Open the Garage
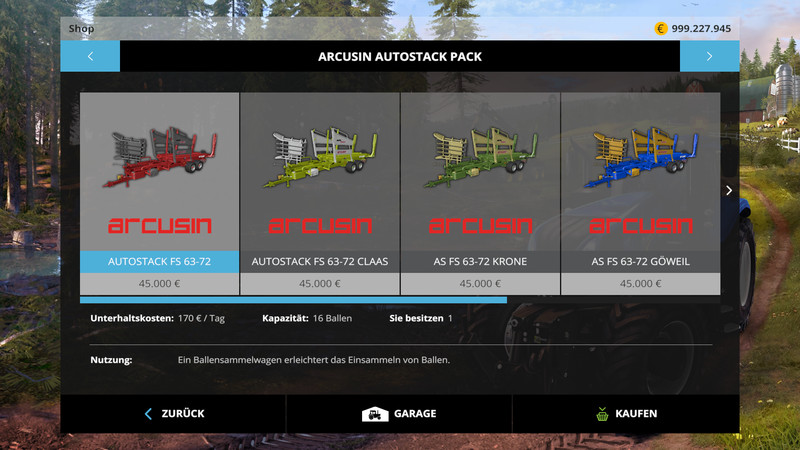Screen dimensions: 800x450 (x=399, y=413)
